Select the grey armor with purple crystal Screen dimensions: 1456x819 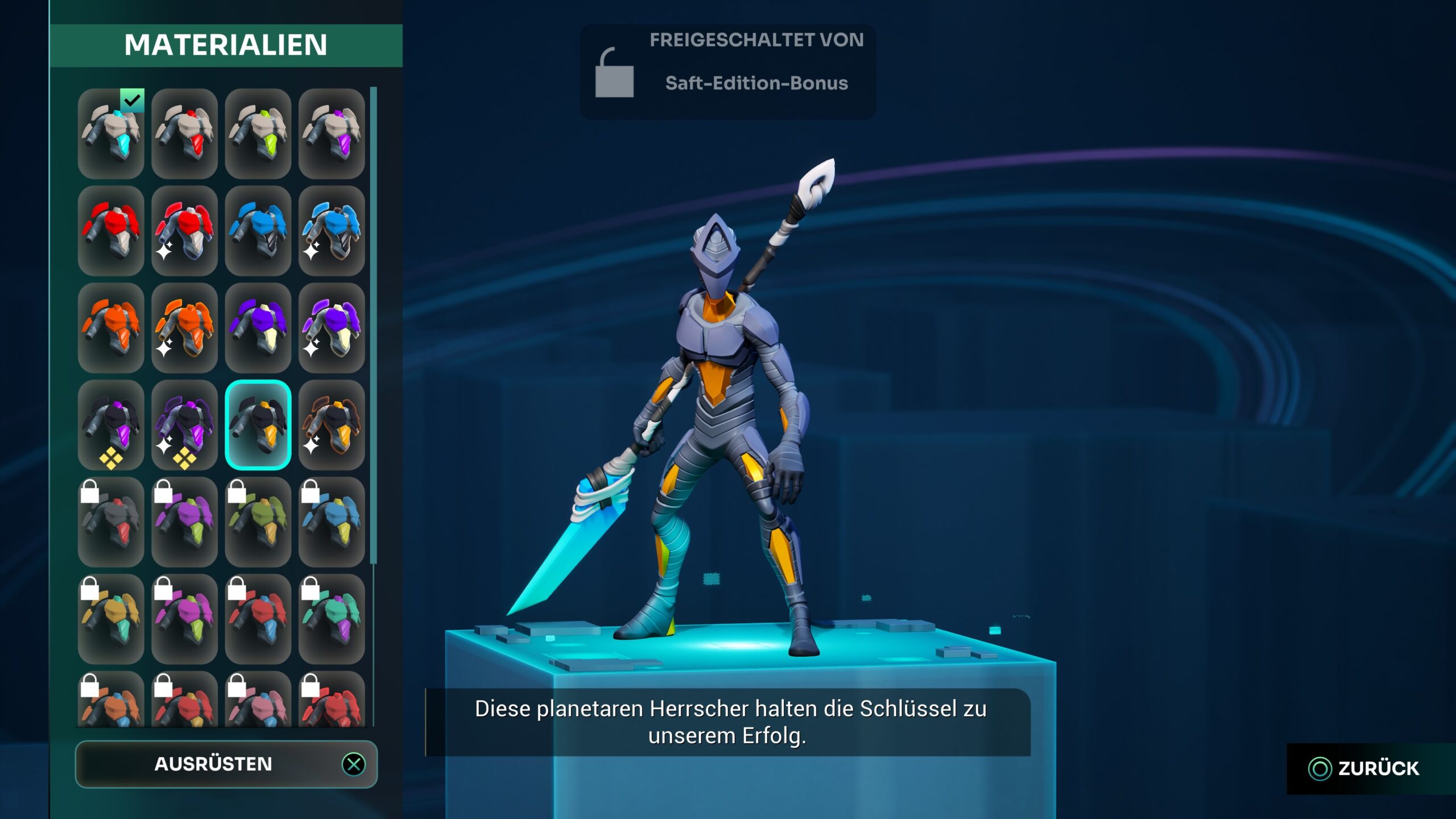[x=332, y=134]
